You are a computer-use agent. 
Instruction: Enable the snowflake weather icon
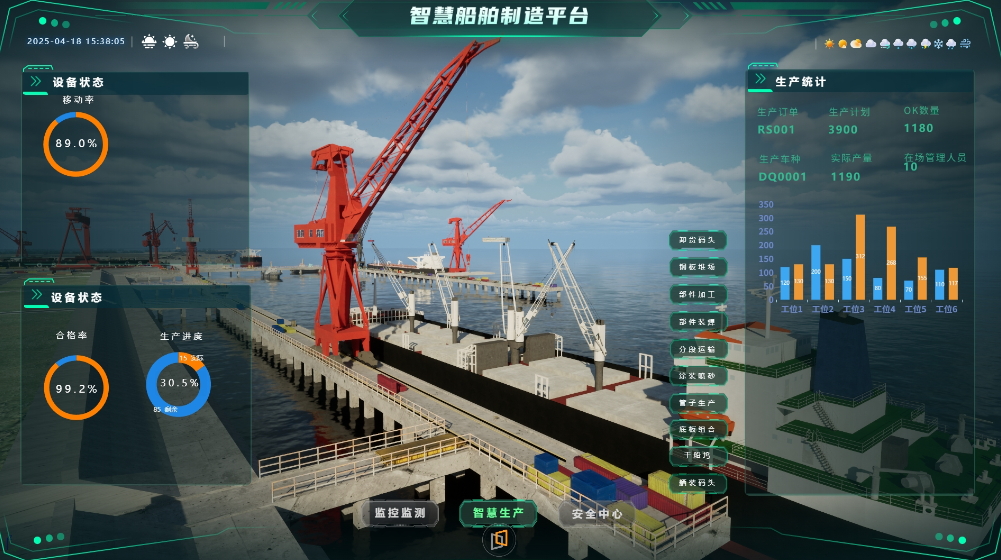click(938, 44)
